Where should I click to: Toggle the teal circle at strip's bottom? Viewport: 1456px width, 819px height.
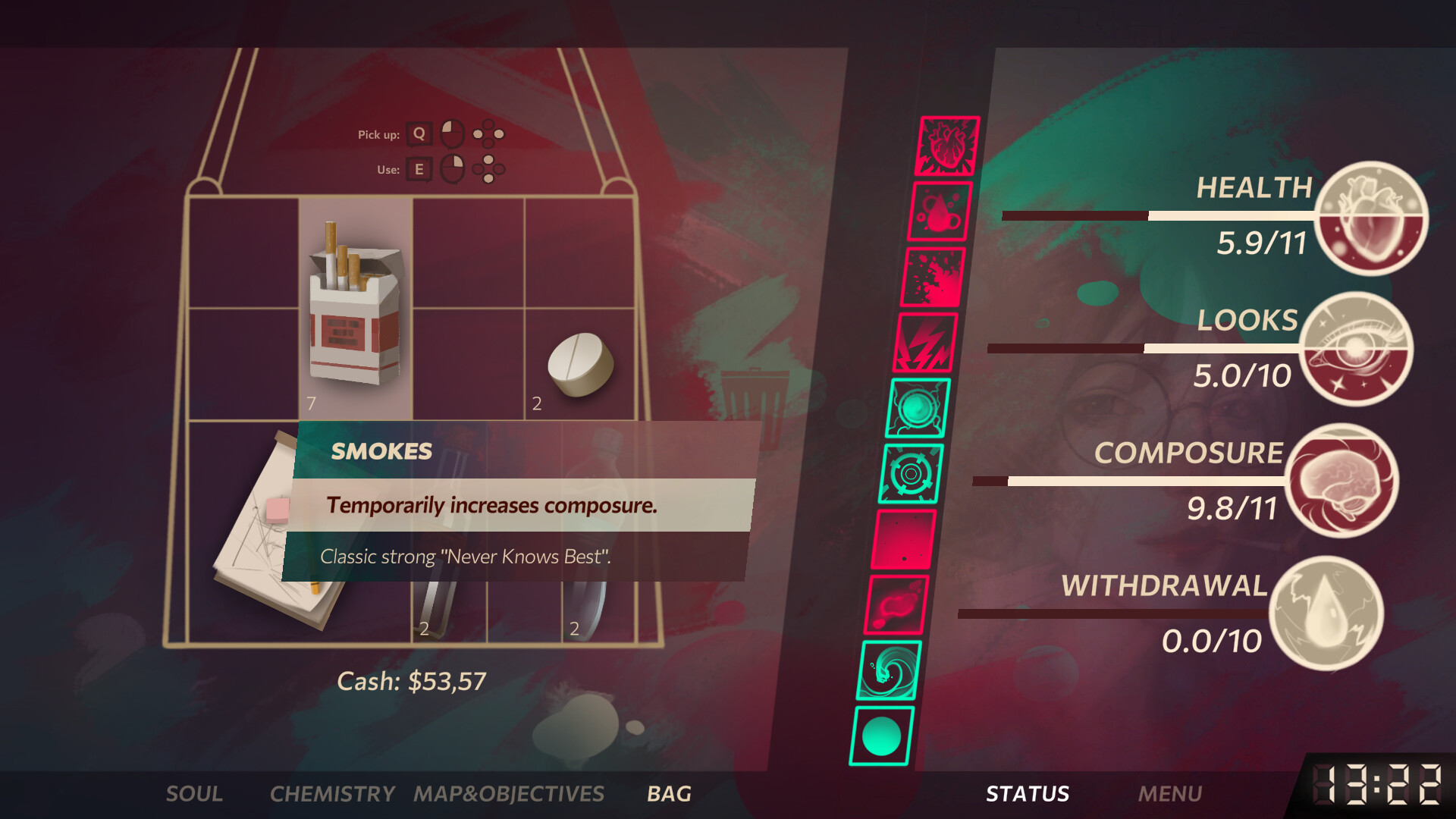(x=882, y=736)
